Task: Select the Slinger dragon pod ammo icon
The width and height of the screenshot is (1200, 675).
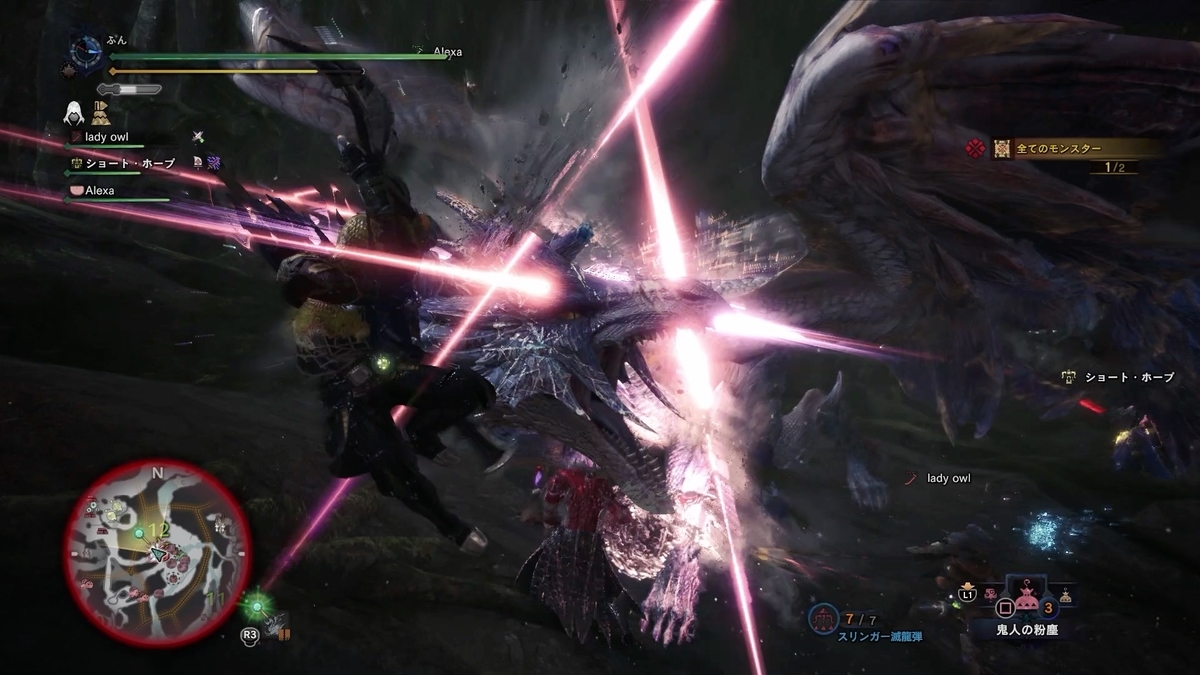Action: tap(826, 620)
